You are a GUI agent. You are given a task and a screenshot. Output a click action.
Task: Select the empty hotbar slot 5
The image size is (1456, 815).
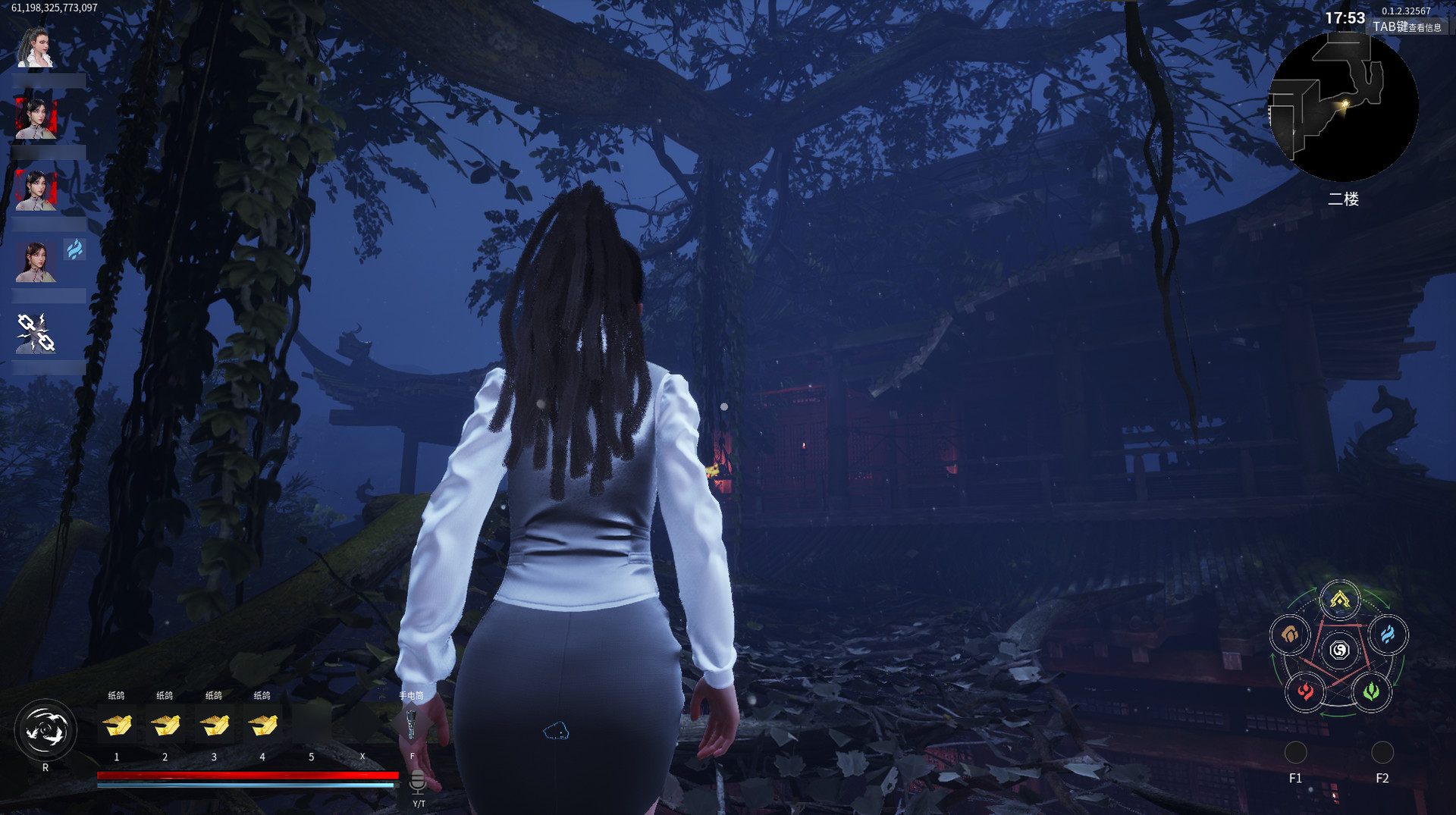[311, 724]
